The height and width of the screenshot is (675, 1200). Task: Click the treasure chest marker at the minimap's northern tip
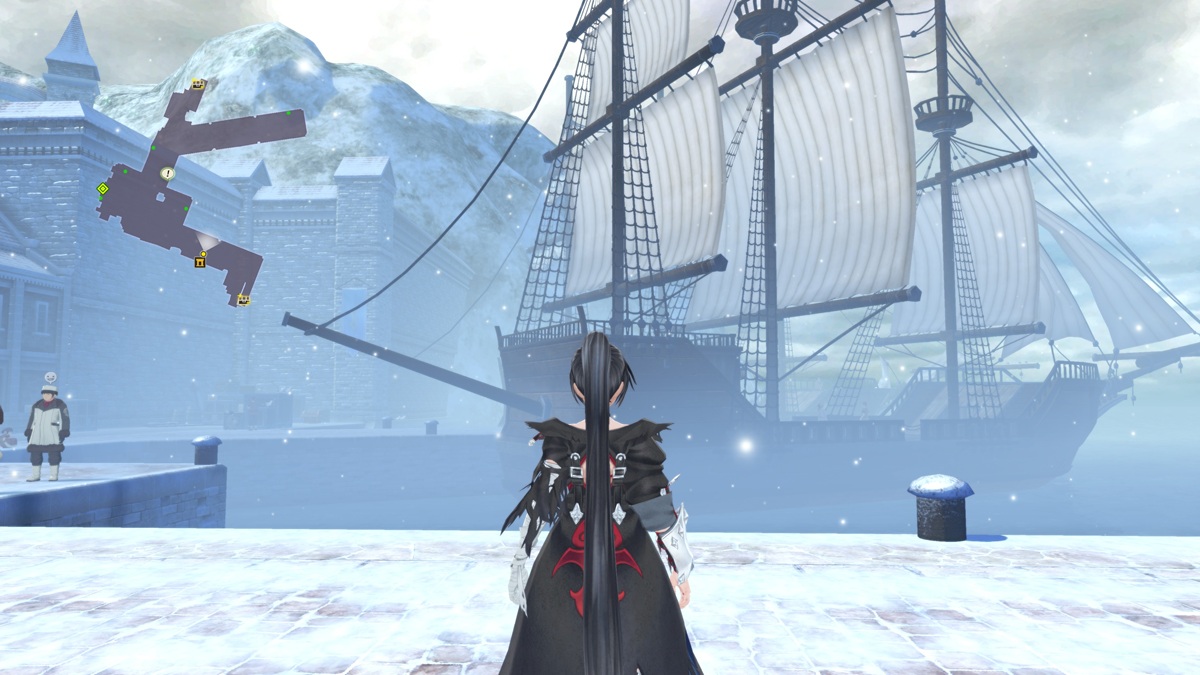coord(198,84)
